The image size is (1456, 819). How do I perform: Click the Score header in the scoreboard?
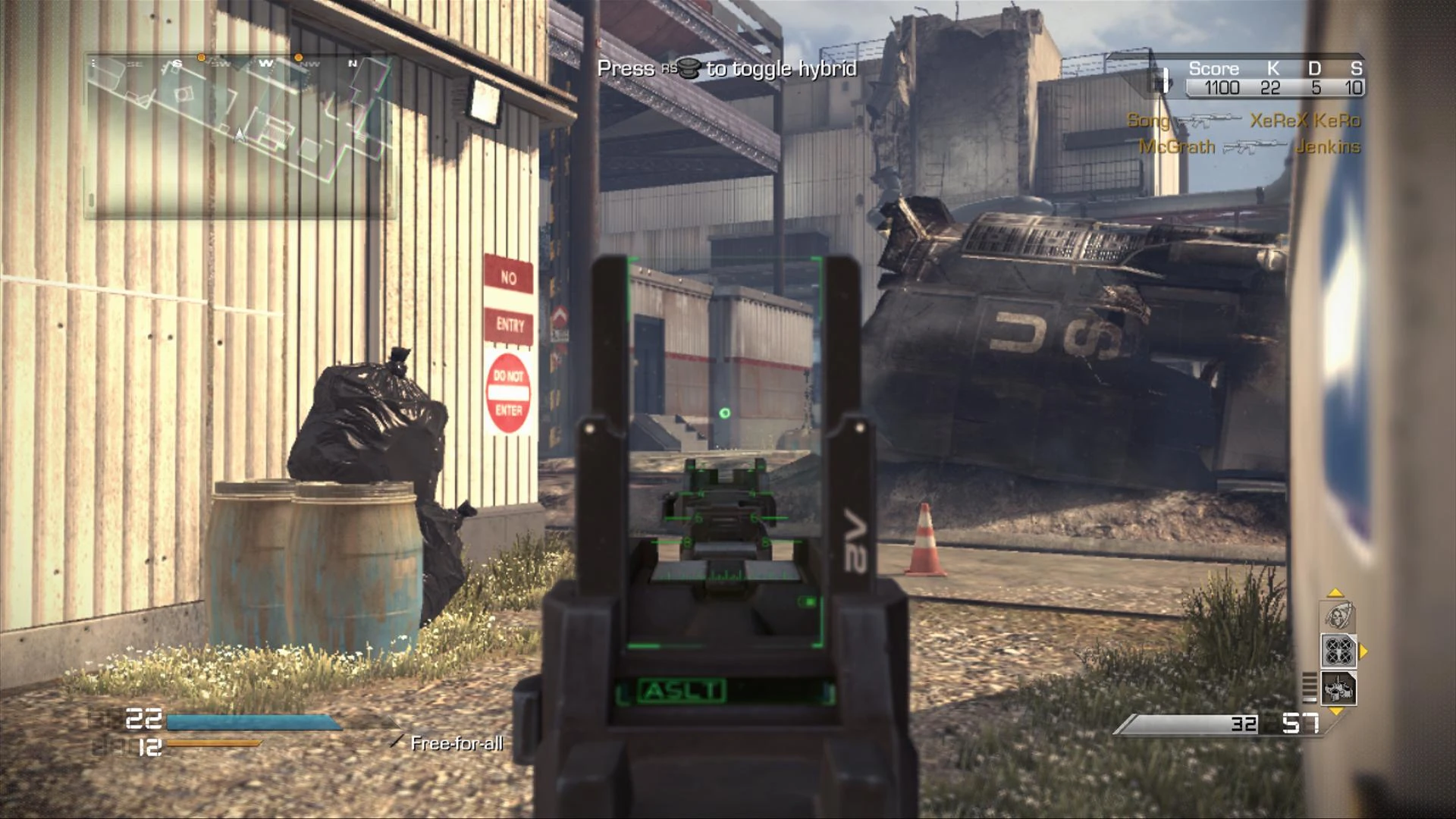click(1216, 68)
